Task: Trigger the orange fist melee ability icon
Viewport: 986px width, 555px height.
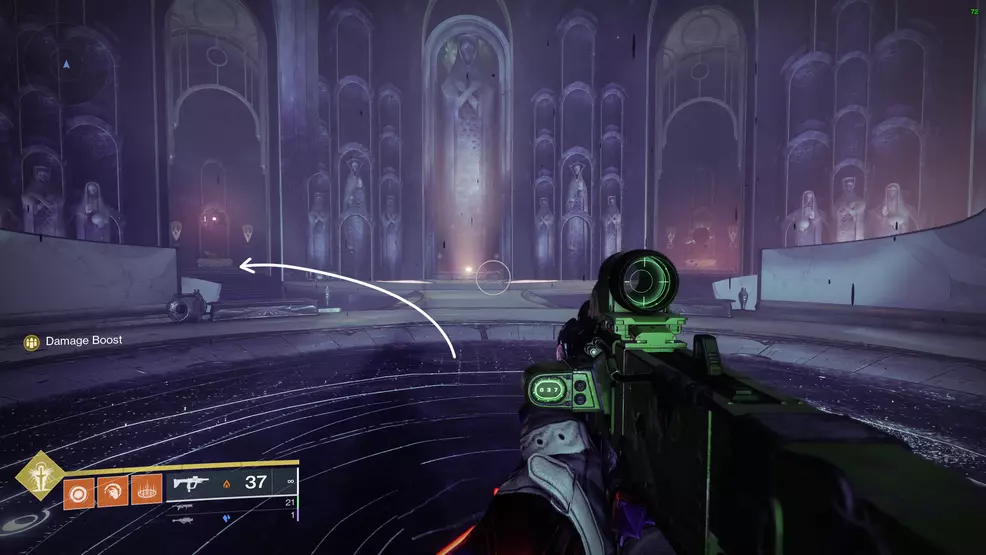Action: point(113,491)
